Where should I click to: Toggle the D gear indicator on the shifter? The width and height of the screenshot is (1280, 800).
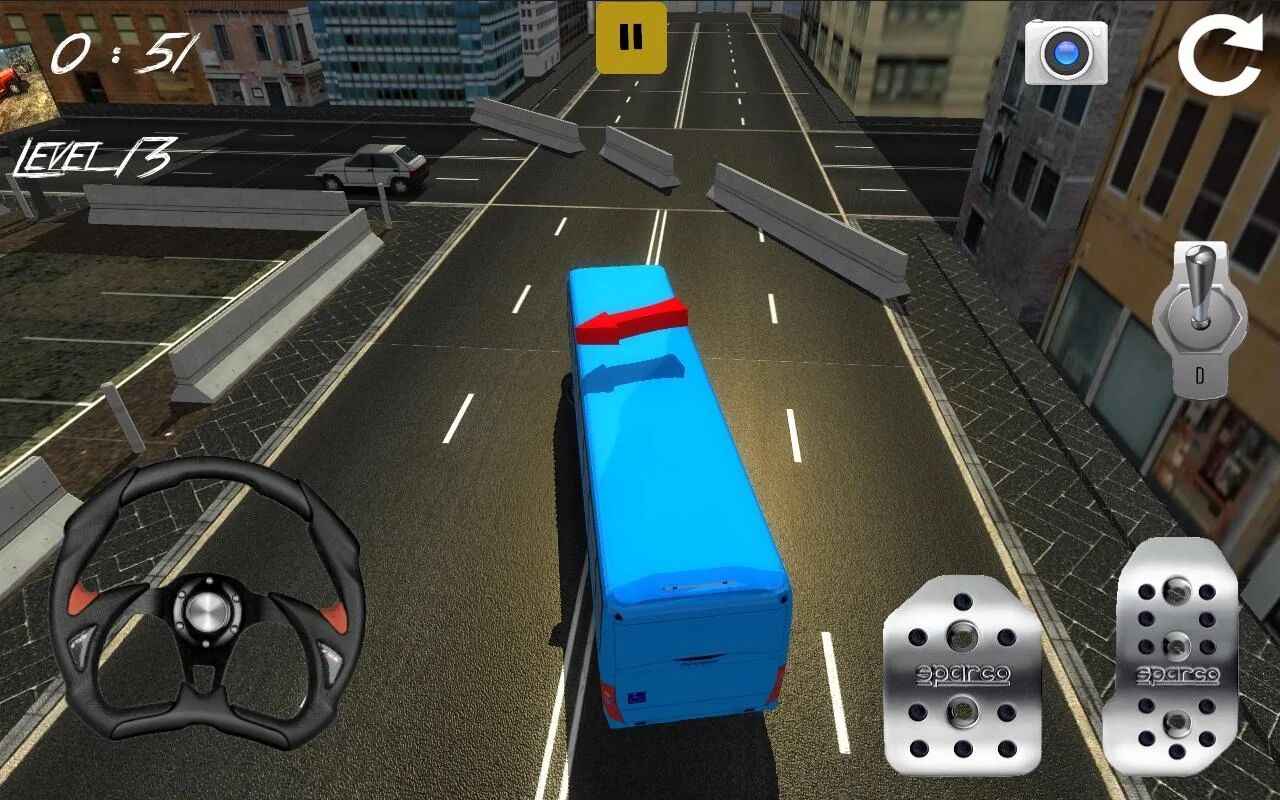click(x=1199, y=377)
